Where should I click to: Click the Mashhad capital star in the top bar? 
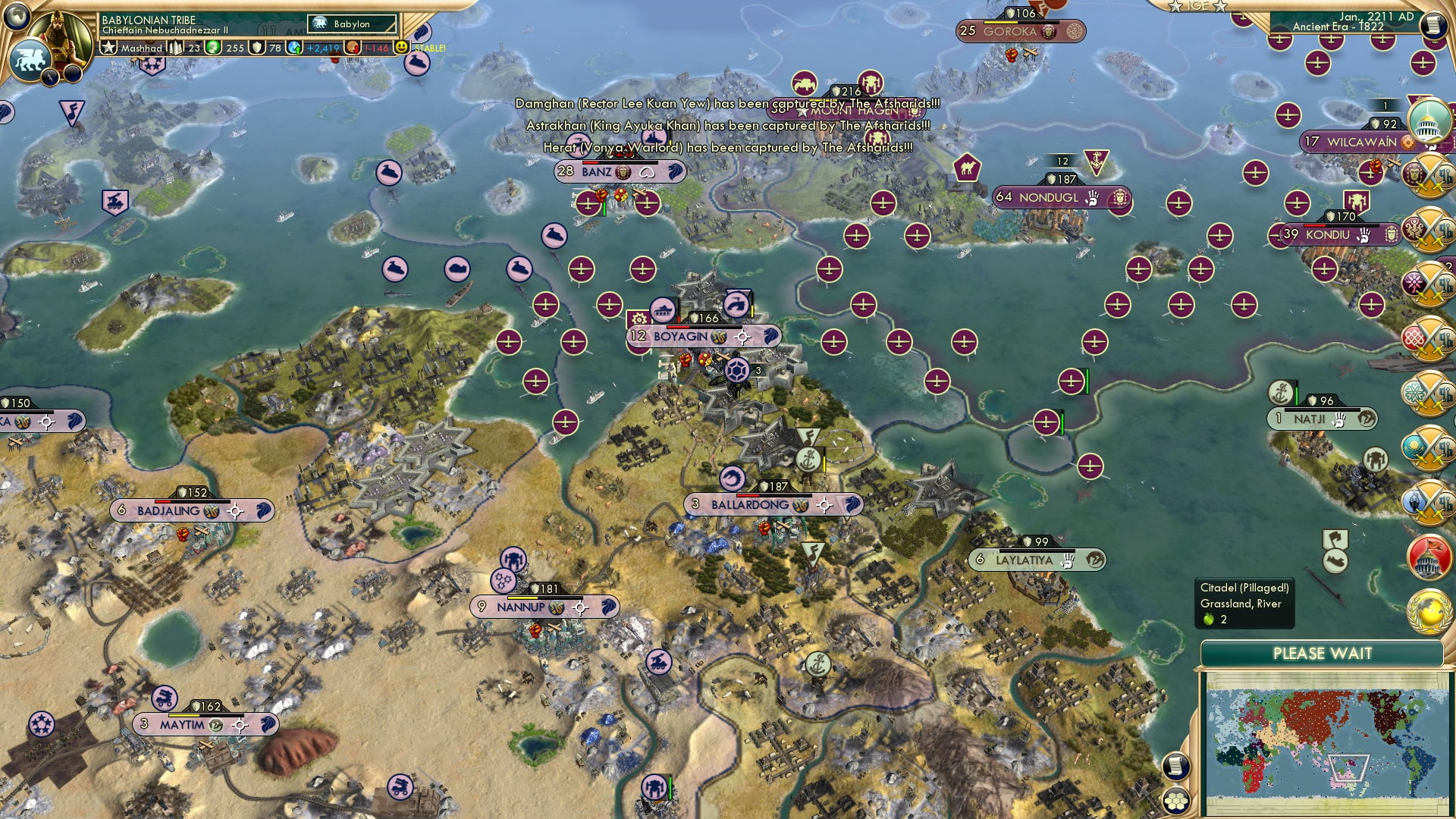pos(108,47)
